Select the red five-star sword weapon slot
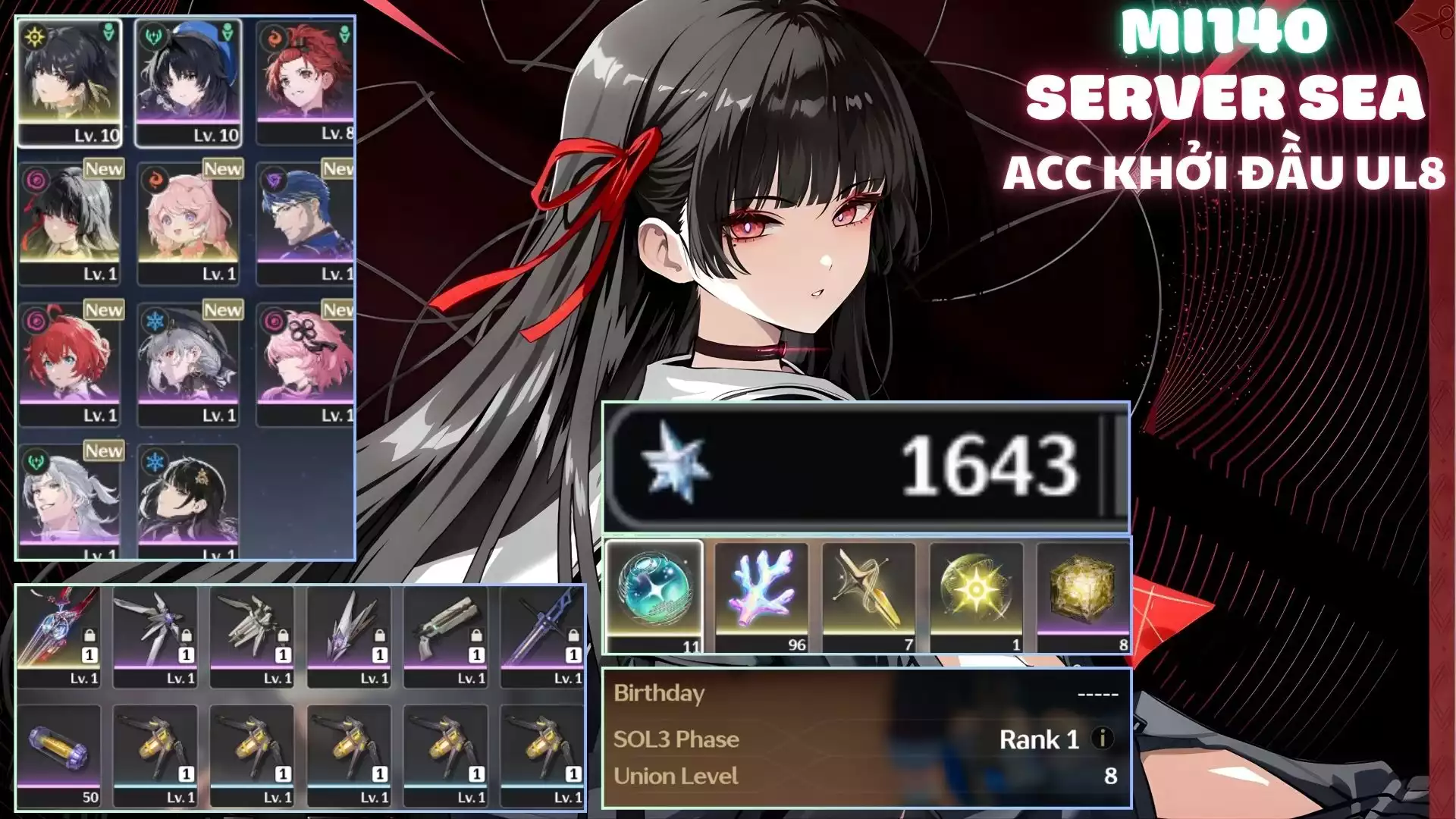This screenshot has width=1456, height=819. (58, 635)
